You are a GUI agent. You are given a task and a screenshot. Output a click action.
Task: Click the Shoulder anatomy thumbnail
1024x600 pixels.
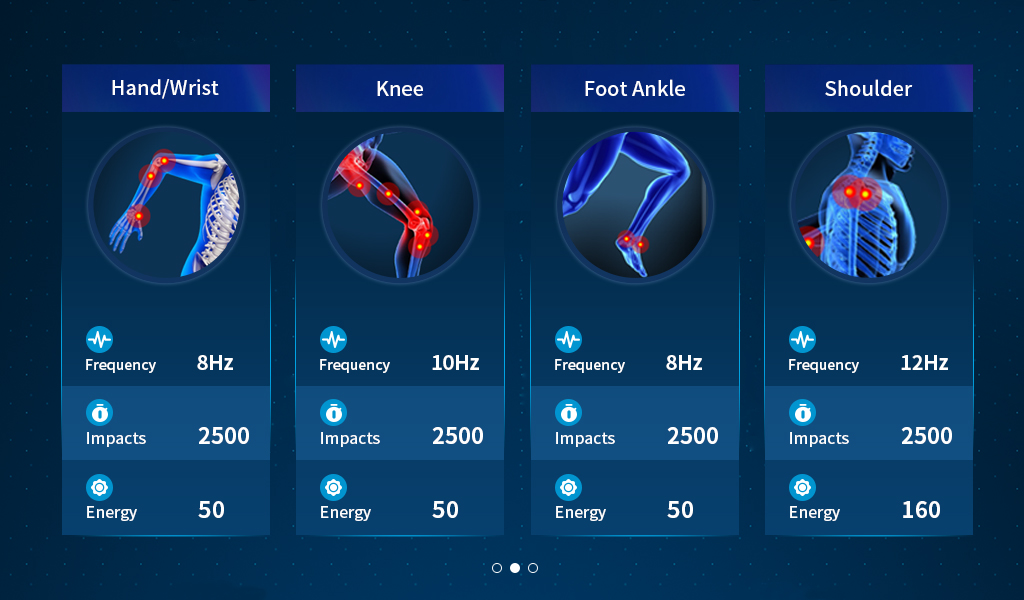pos(868,207)
